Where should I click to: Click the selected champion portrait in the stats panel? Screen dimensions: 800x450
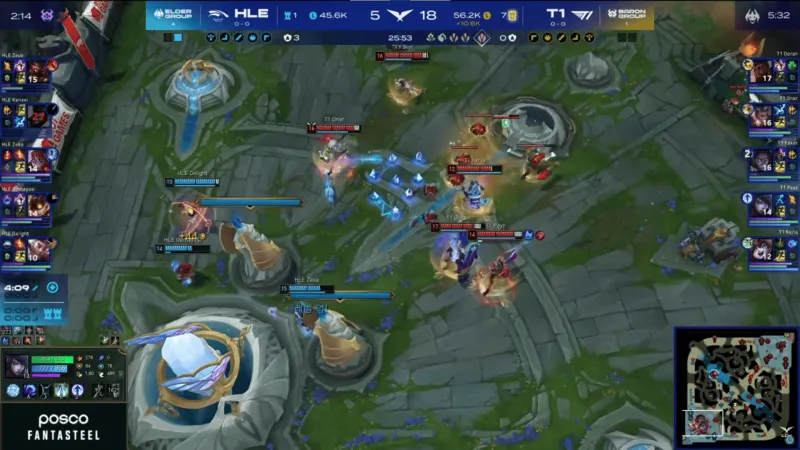tap(17, 366)
